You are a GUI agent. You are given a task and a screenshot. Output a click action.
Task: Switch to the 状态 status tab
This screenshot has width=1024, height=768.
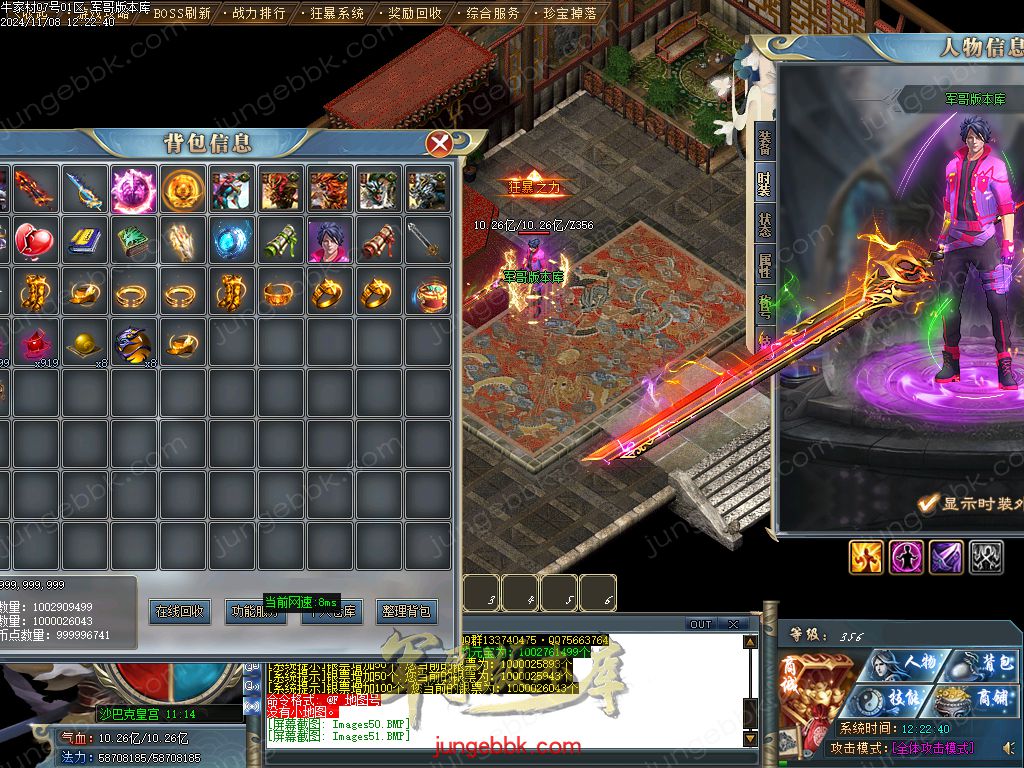click(765, 224)
